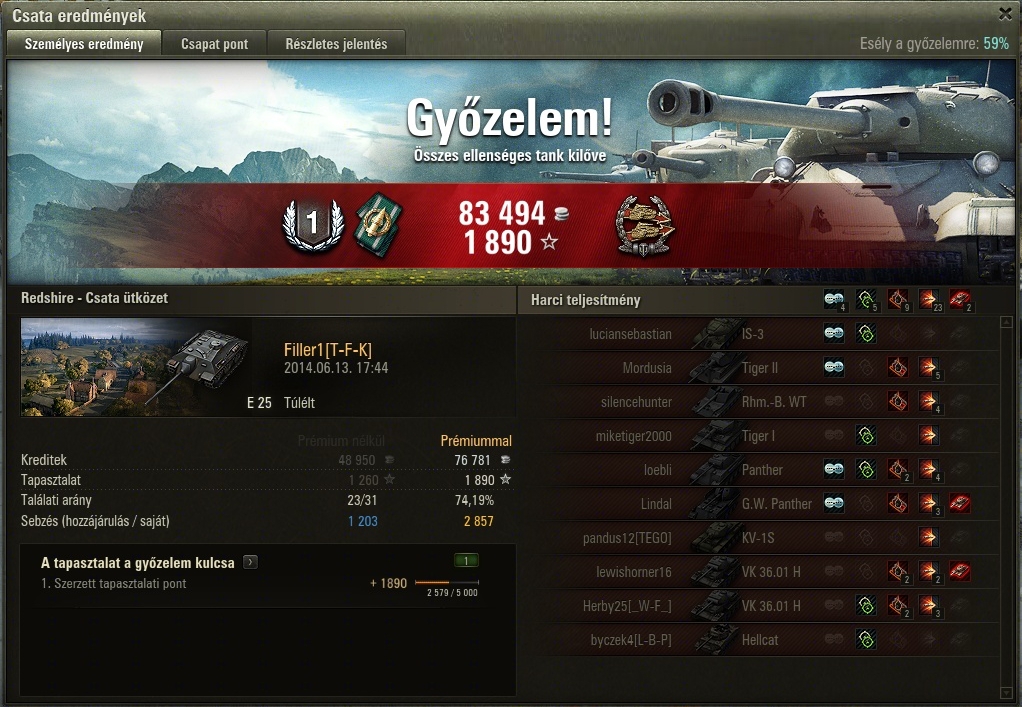
Task: Show the Részletes jelentés tab
Action: [x=343, y=44]
